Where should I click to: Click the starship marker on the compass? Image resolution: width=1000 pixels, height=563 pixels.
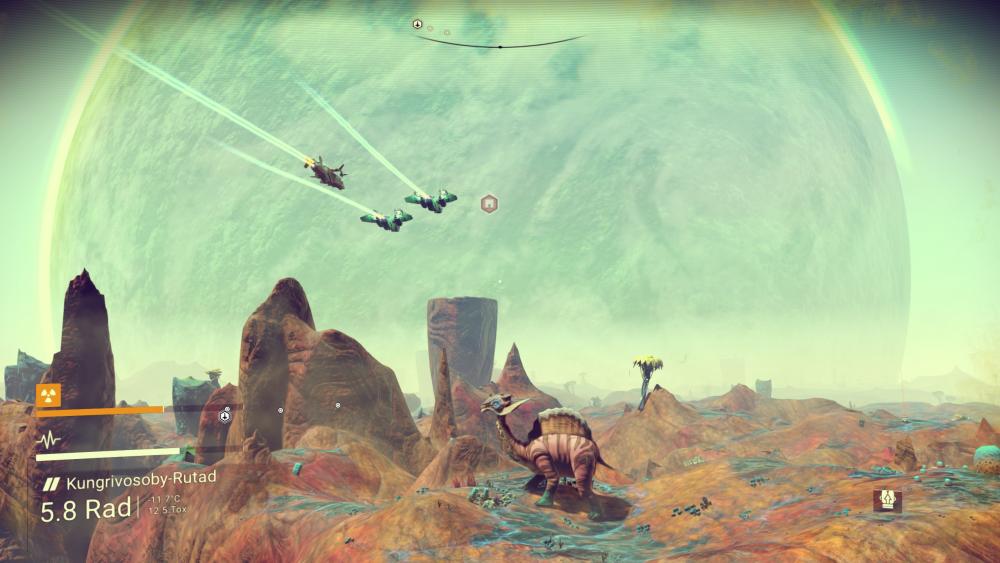[x=417, y=23]
